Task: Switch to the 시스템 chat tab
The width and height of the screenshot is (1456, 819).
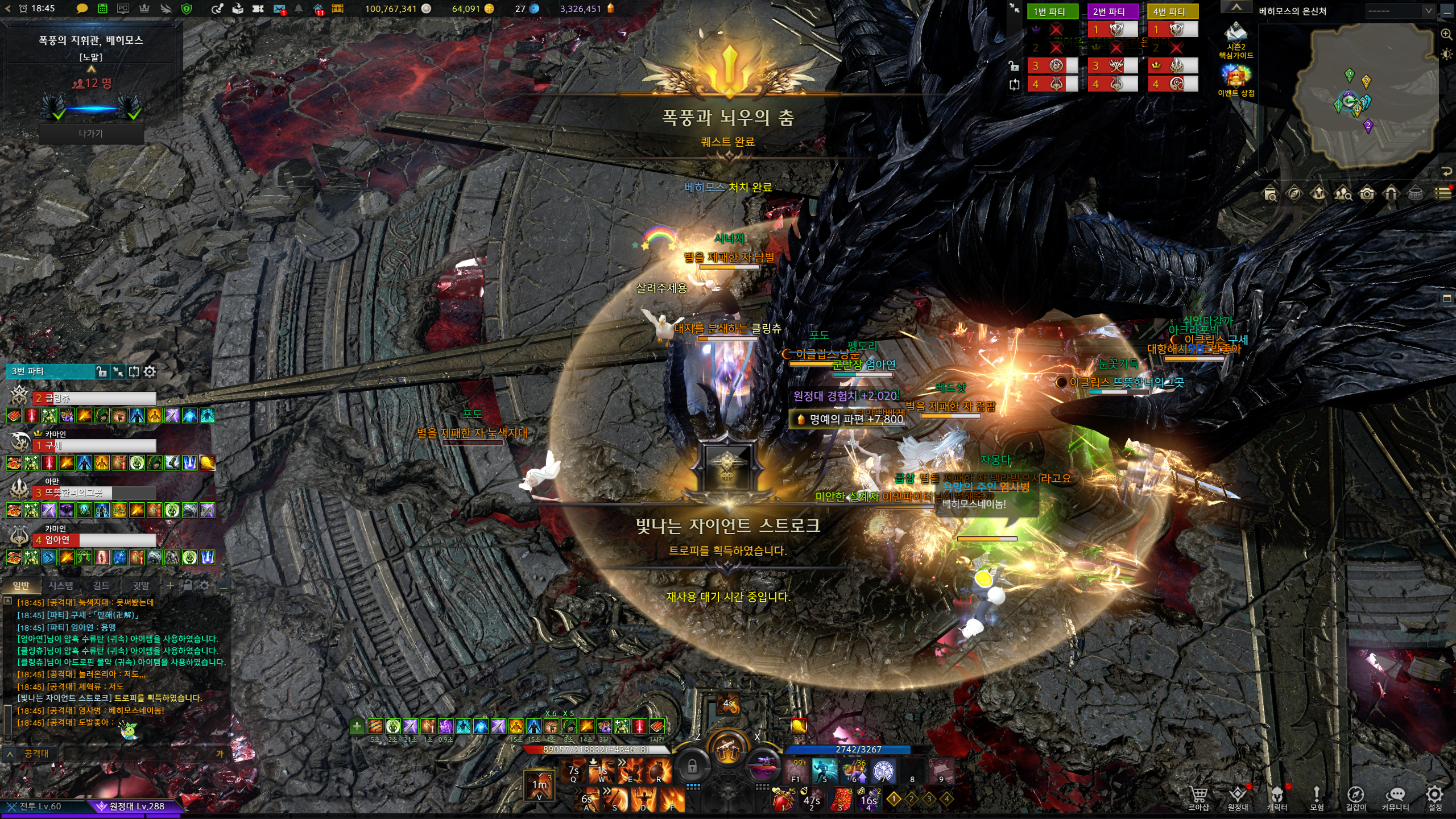Action: (60, 585)
